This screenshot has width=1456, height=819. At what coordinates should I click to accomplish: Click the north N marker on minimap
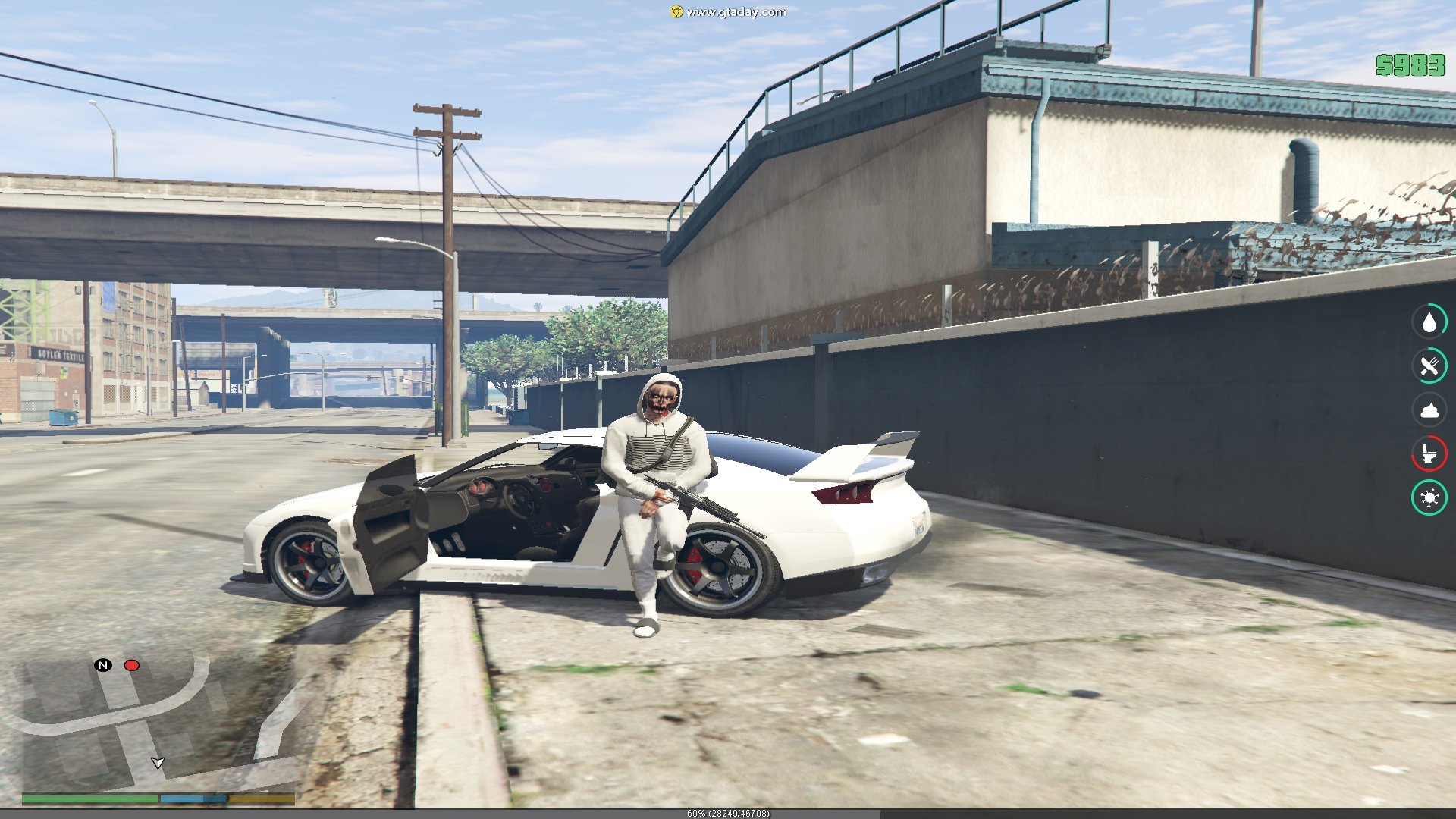pyautogui.click(x=103, y=665)
